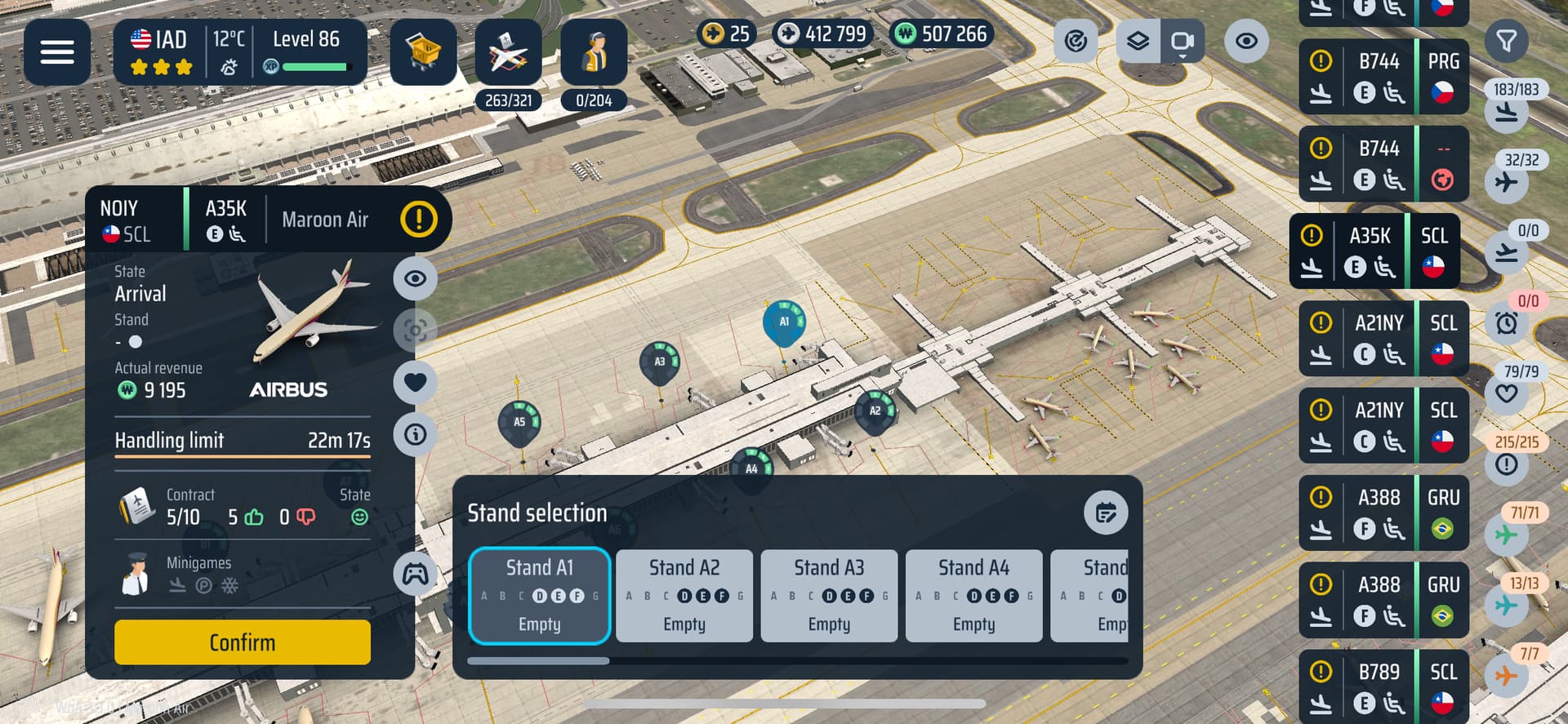The width and height of the screenshot is (1568, 724).
Task: Click the yellow warning icon for Maroon Air
Action: pyautogui.click(x=419, y=219)
